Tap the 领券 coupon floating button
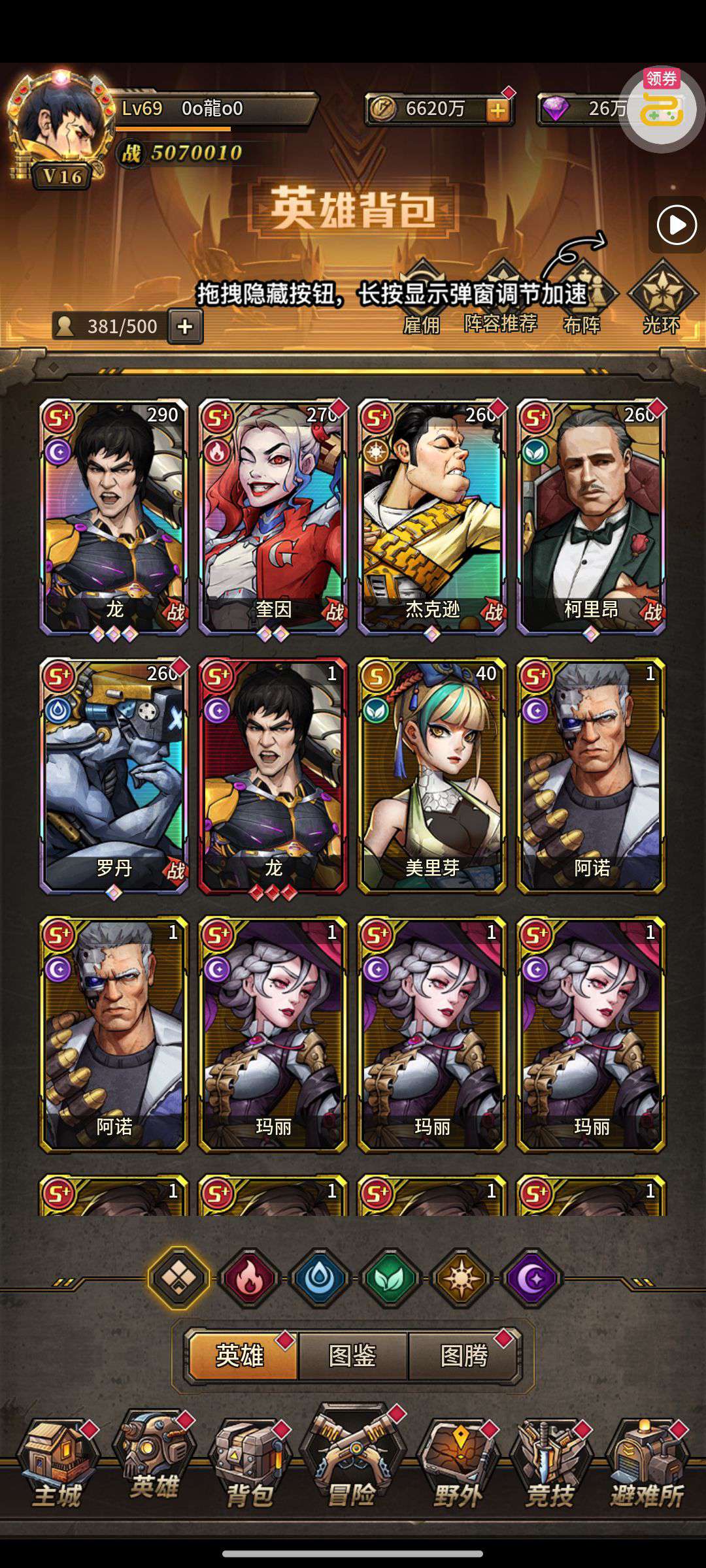This screenshot has width=706, height=1568. pyautogui.click(x=662, y=108)
